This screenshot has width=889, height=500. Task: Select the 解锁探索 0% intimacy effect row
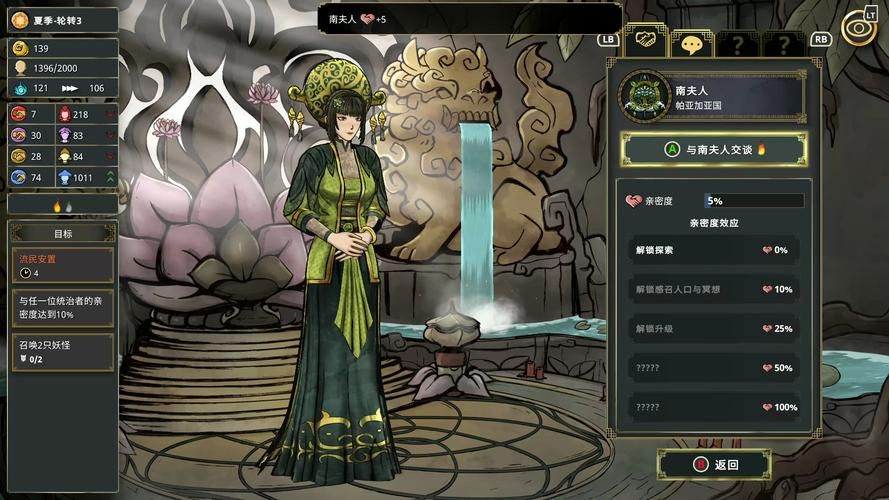714,249
